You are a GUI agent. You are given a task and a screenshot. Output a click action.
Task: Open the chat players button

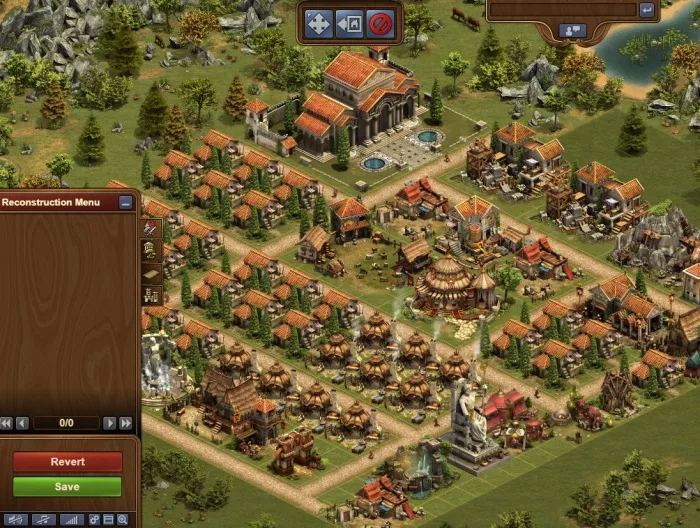pyautogui.click(x=573, y=31)
